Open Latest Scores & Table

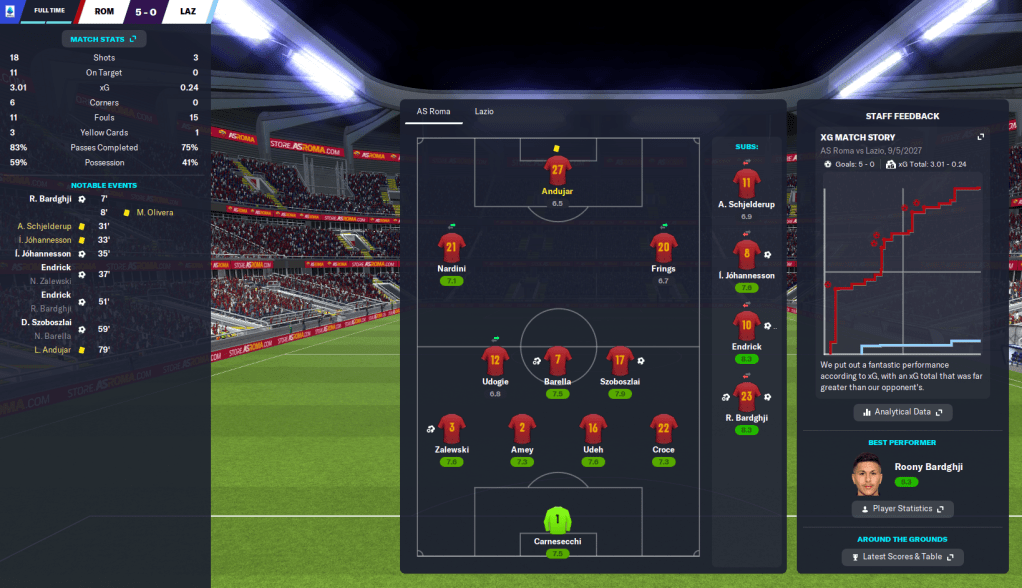tap(902, 557)
